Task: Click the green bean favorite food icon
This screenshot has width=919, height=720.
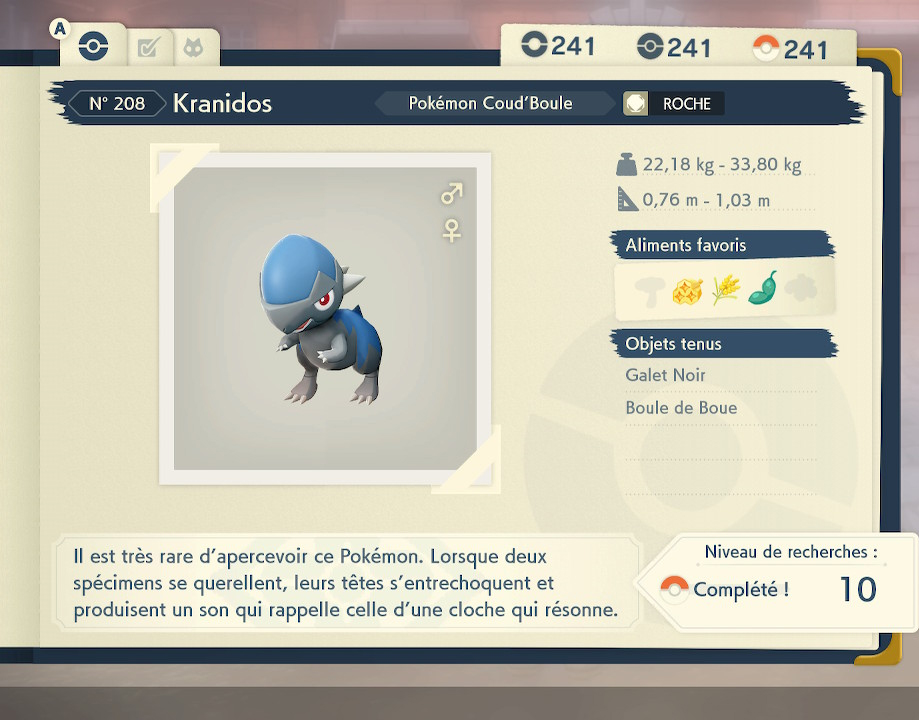Action: (763, 289)
